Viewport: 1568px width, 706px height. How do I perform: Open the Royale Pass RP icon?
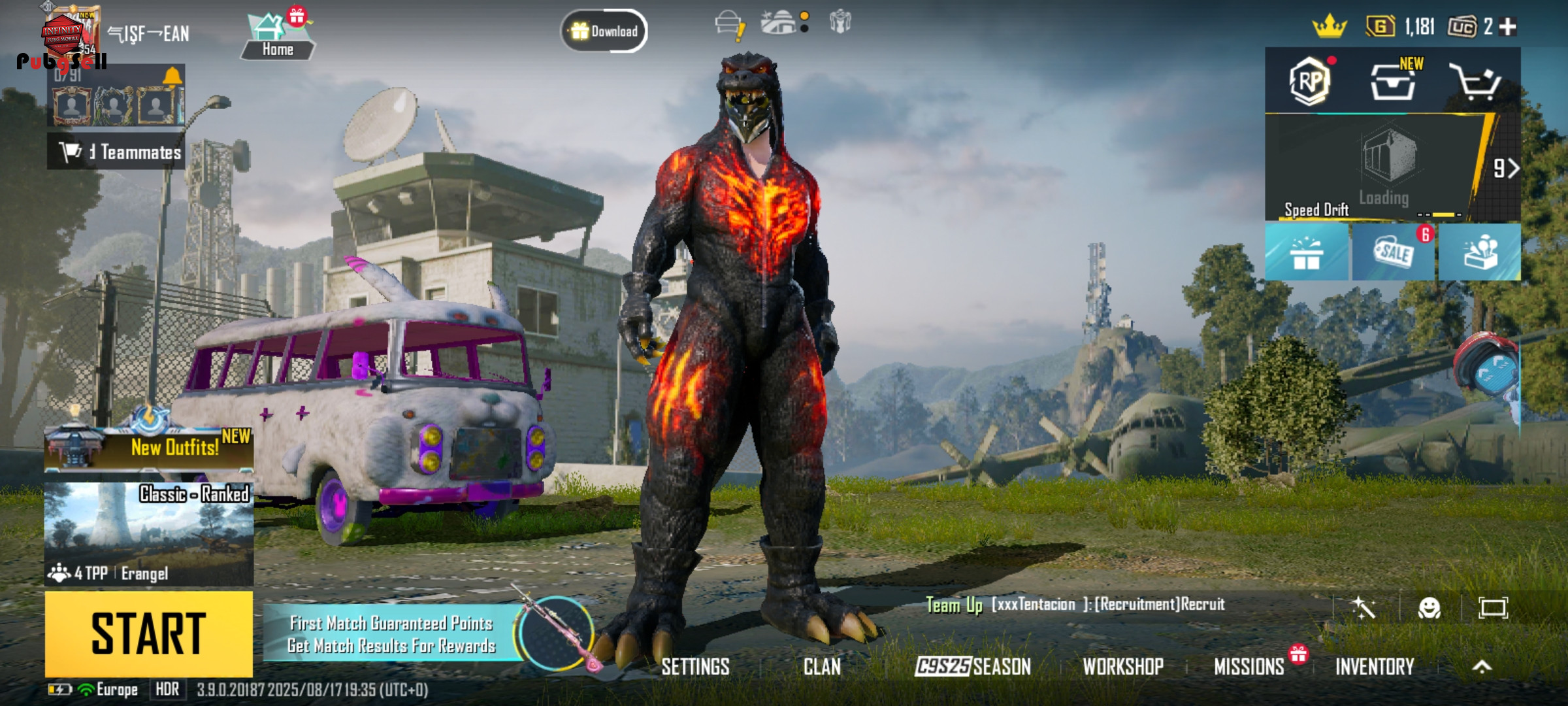click(1309, 82)
